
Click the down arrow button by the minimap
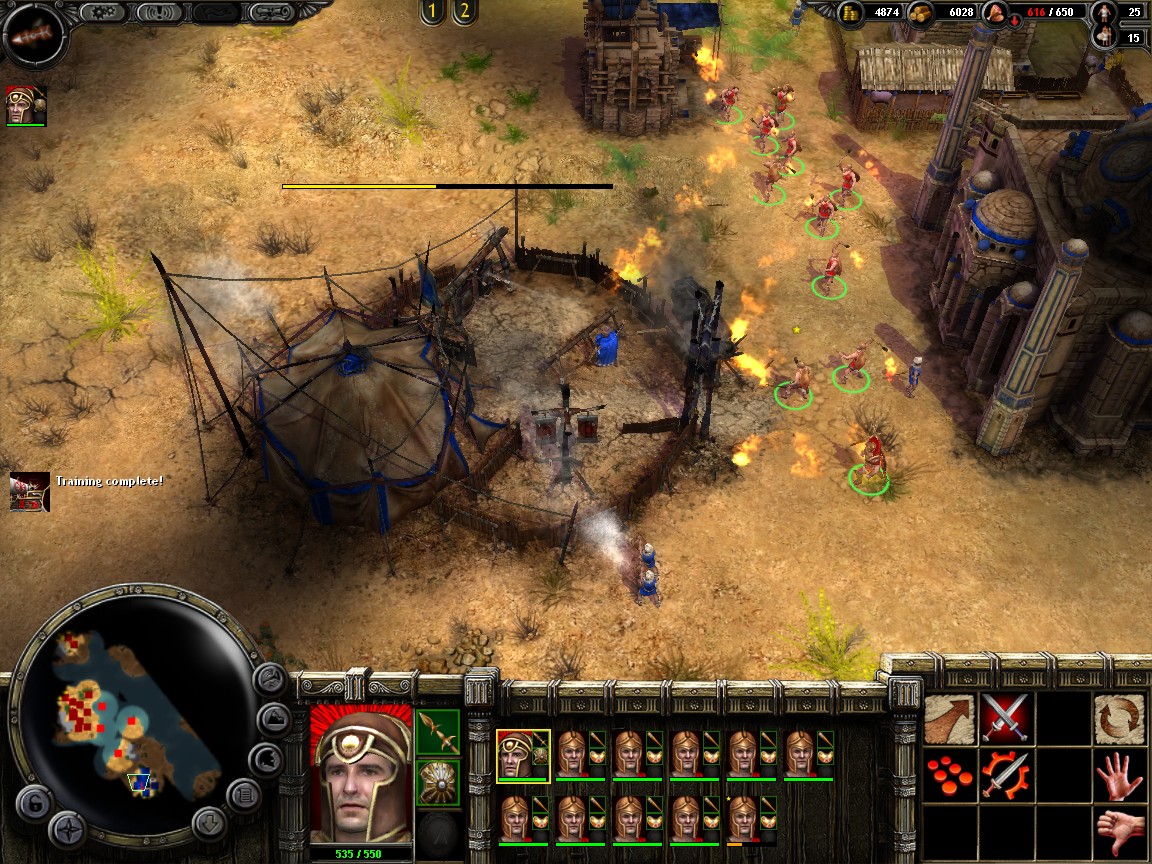tap(210, 824)
